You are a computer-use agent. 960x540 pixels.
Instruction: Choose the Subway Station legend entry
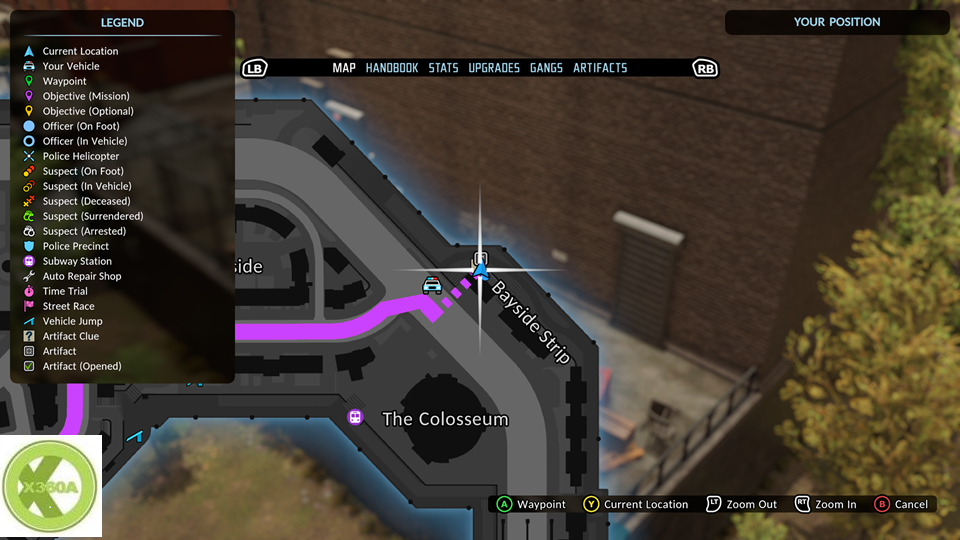[77, 261]
